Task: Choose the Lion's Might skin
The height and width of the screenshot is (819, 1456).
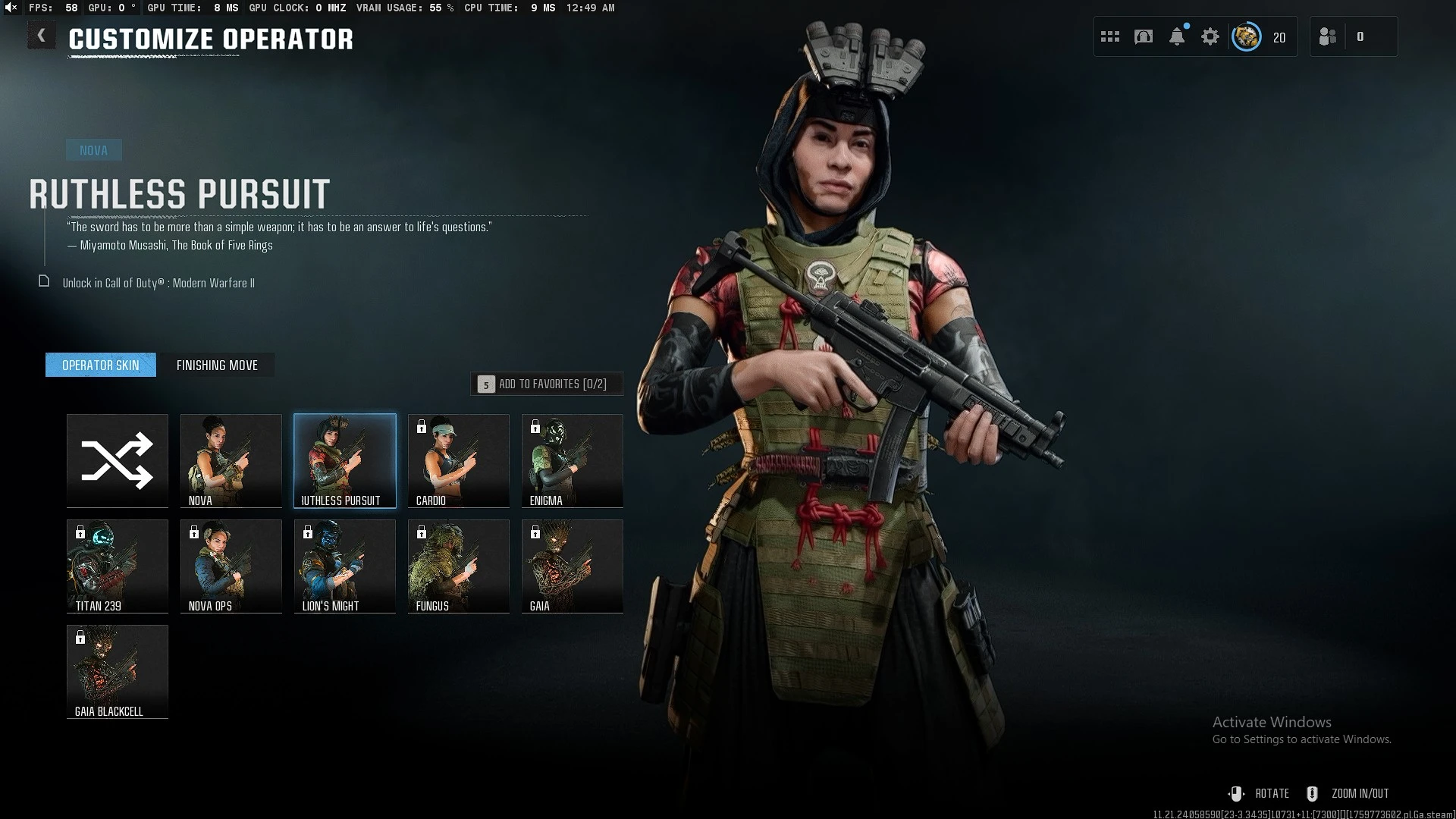Action: tap(345, 566)
